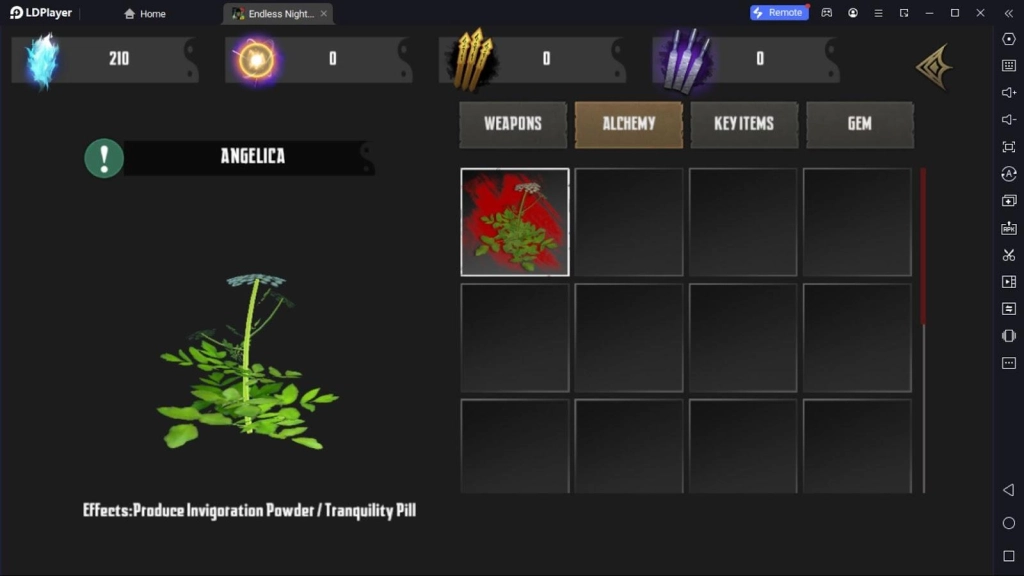Select the Alchemy tab
Viewport: 1024px width, 576px height.
(628, 124)
